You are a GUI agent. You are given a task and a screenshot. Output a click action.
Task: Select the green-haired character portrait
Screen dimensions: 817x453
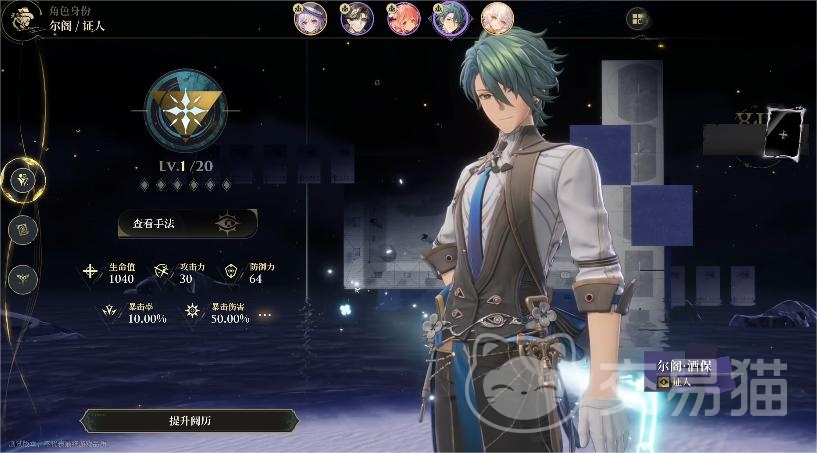[450, 18]
